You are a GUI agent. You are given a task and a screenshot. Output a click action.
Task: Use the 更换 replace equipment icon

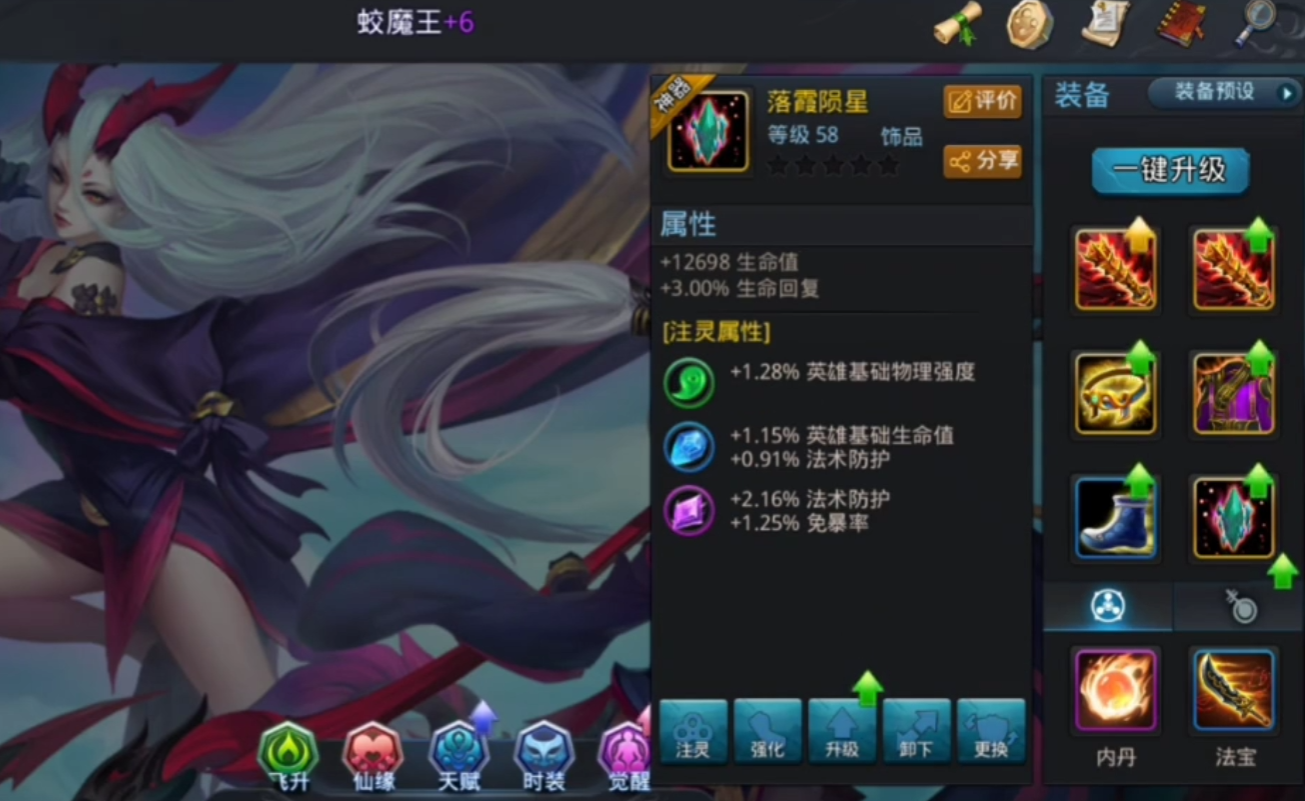992,732
